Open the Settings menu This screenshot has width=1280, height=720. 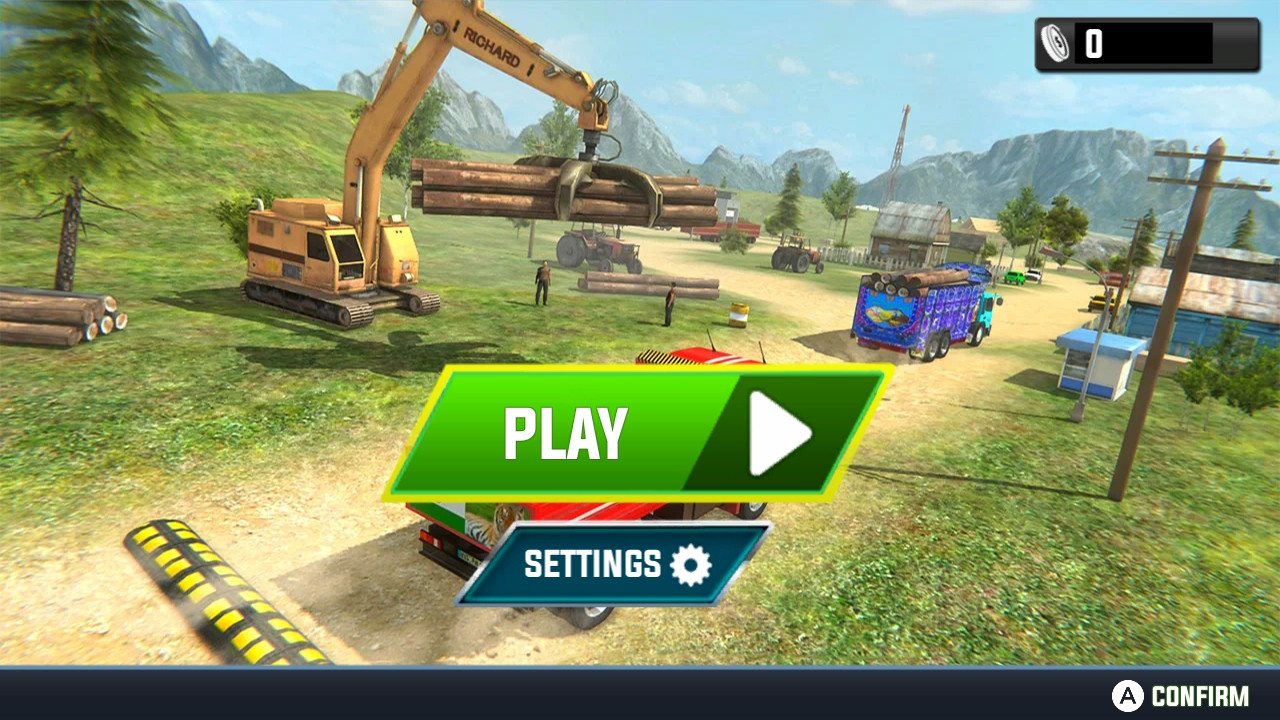point(614,564)
